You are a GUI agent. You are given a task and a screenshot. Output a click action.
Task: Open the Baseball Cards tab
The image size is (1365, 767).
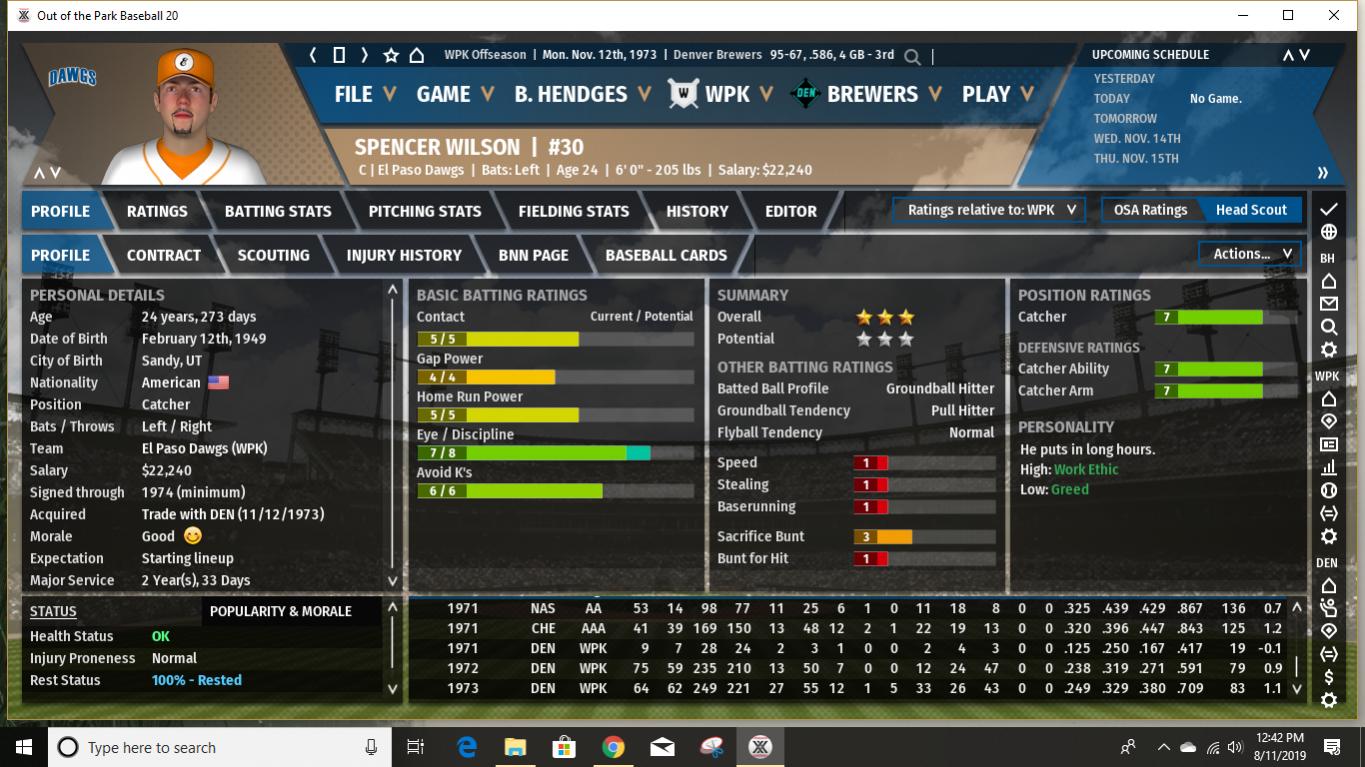(665, 255)
